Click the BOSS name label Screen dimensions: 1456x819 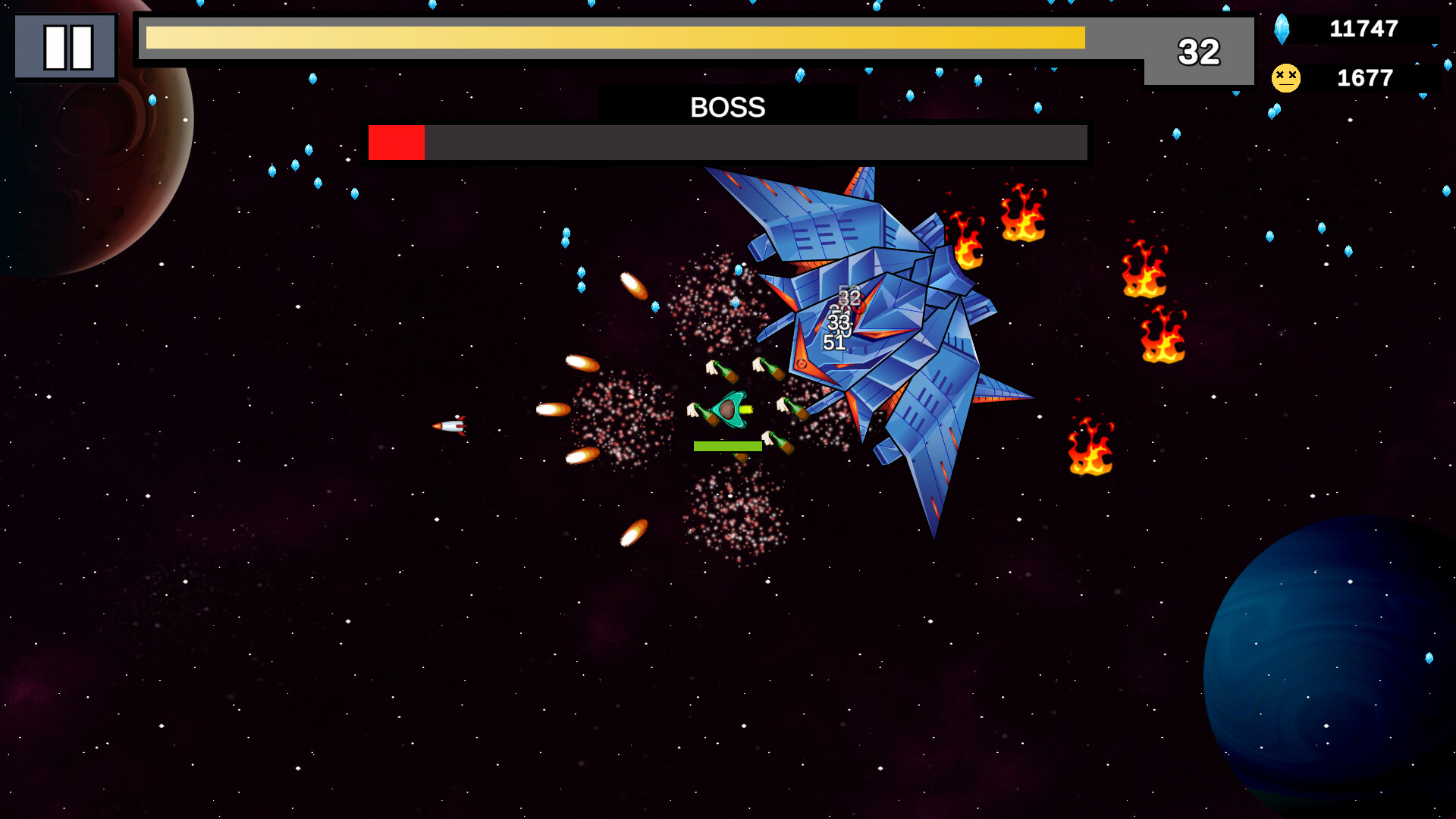726,107
